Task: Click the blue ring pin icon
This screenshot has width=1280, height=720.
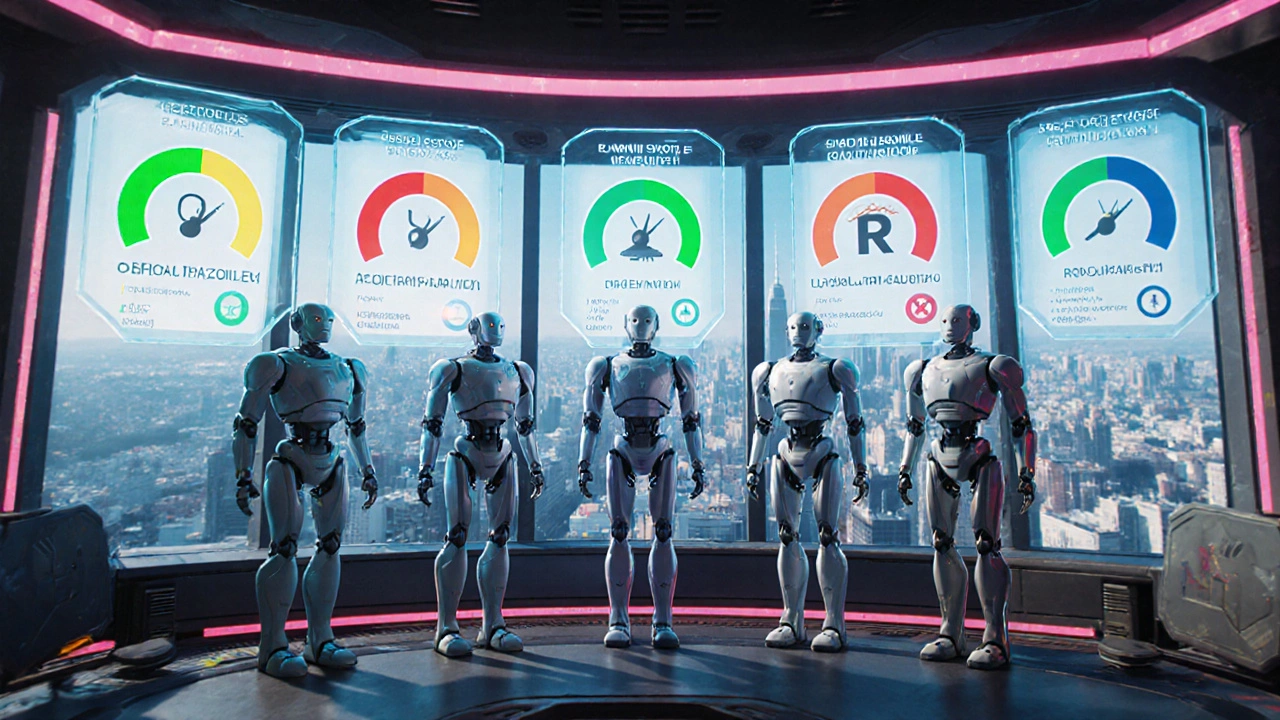Action: [1153, 301]
